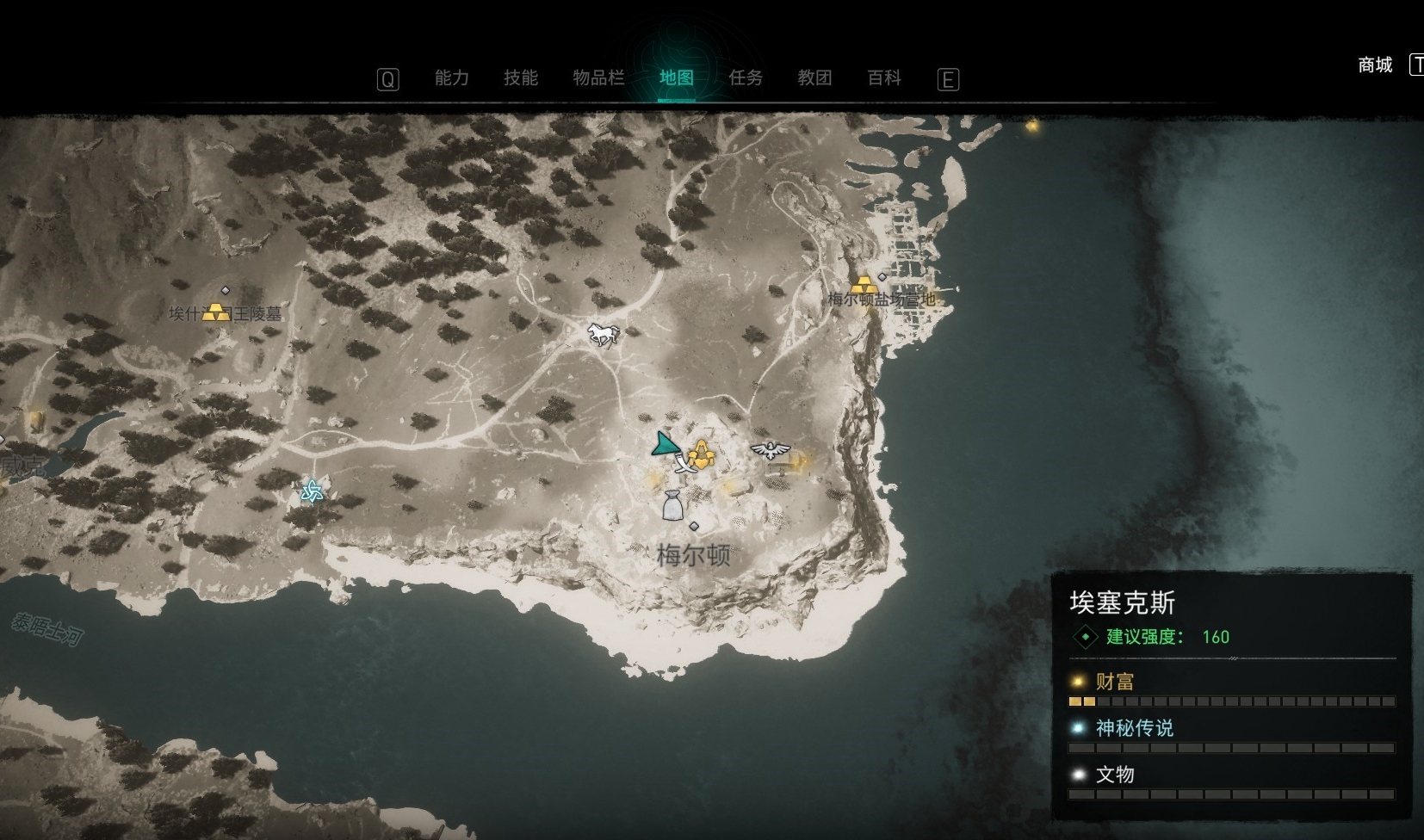Choose the 神秘传说 mysteries legend entry

coord(1134,729)
